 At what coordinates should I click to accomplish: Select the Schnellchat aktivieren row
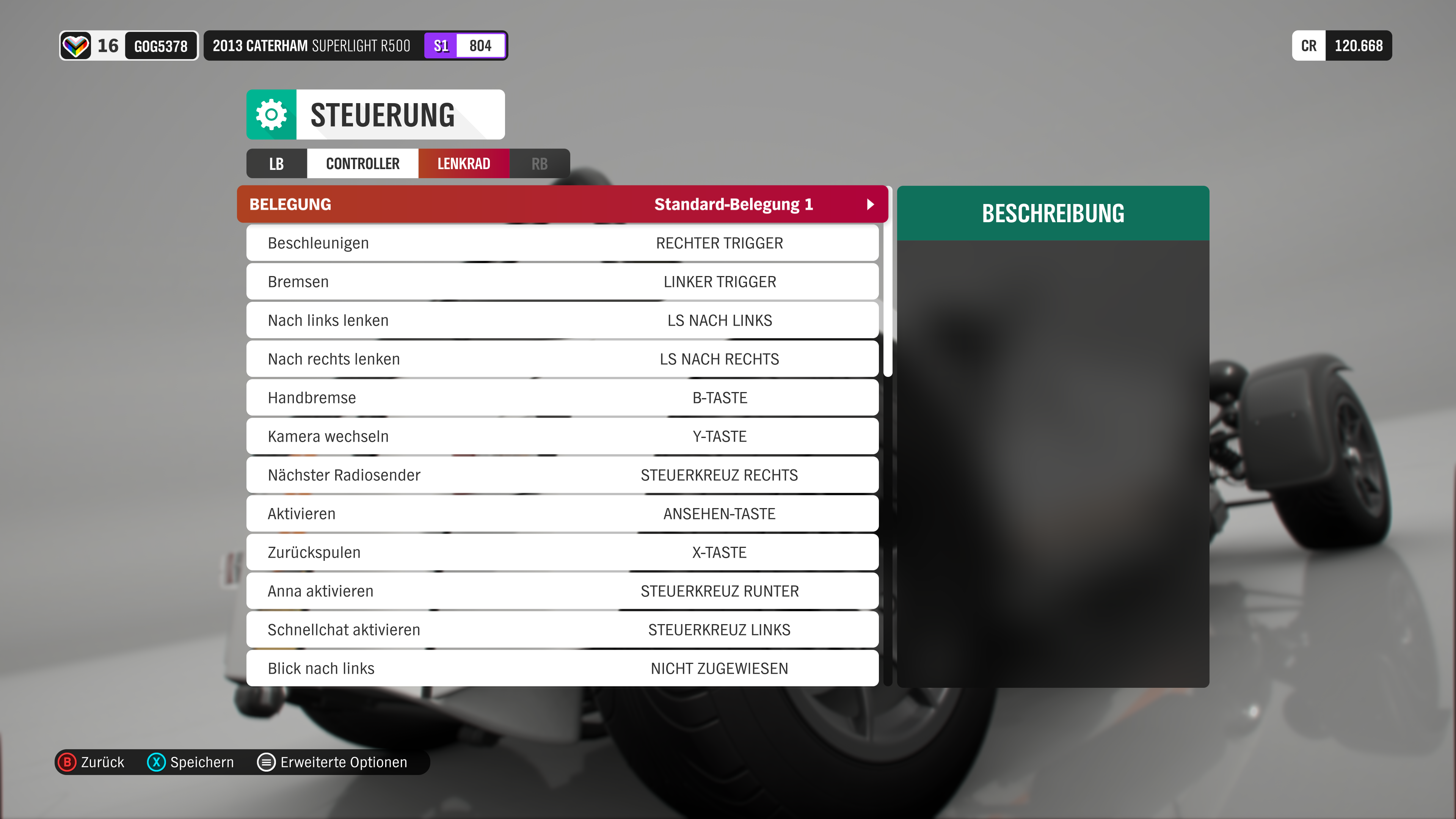[x=562, y=630]
